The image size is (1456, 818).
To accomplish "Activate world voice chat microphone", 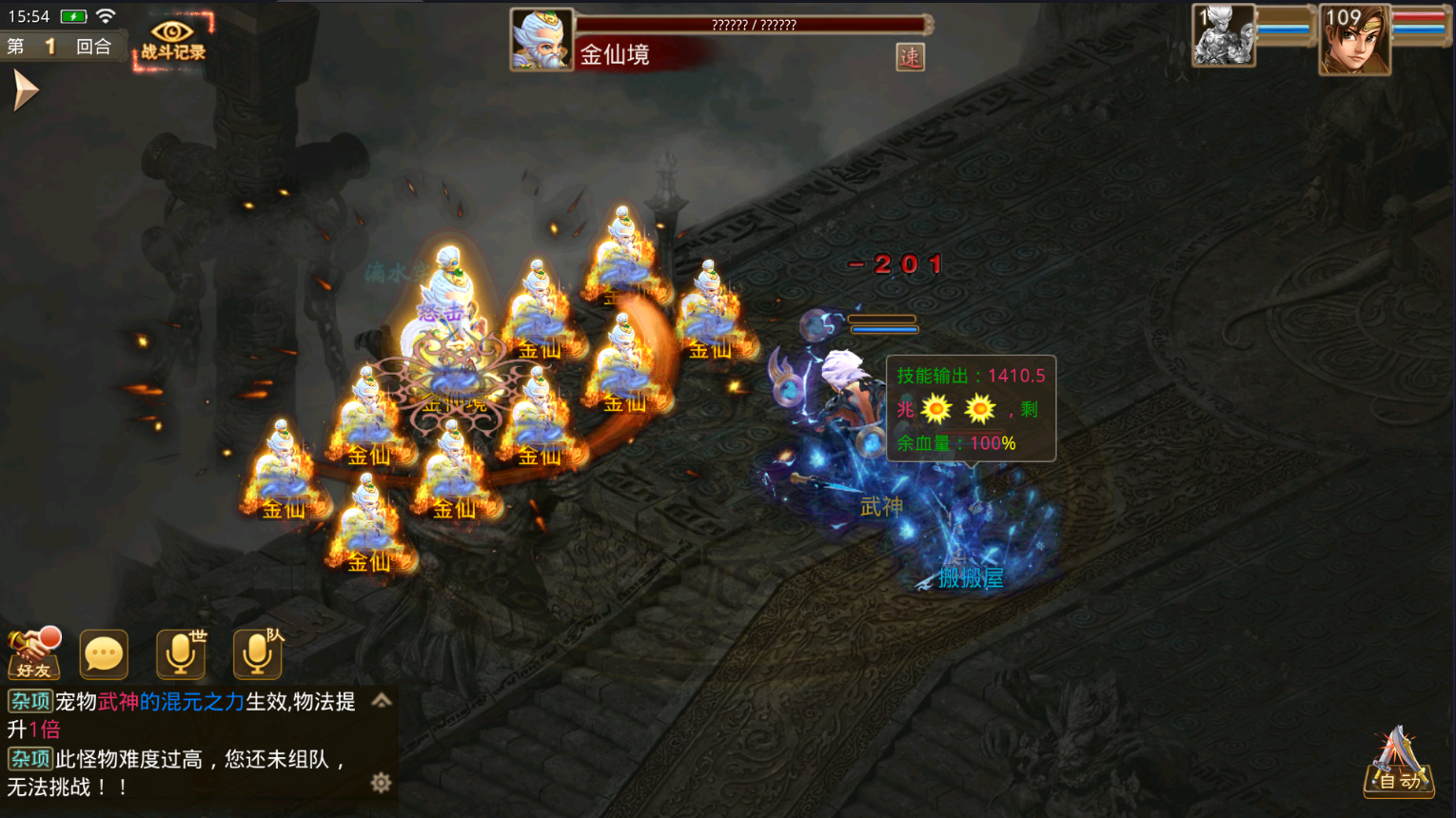I will 181,653.
